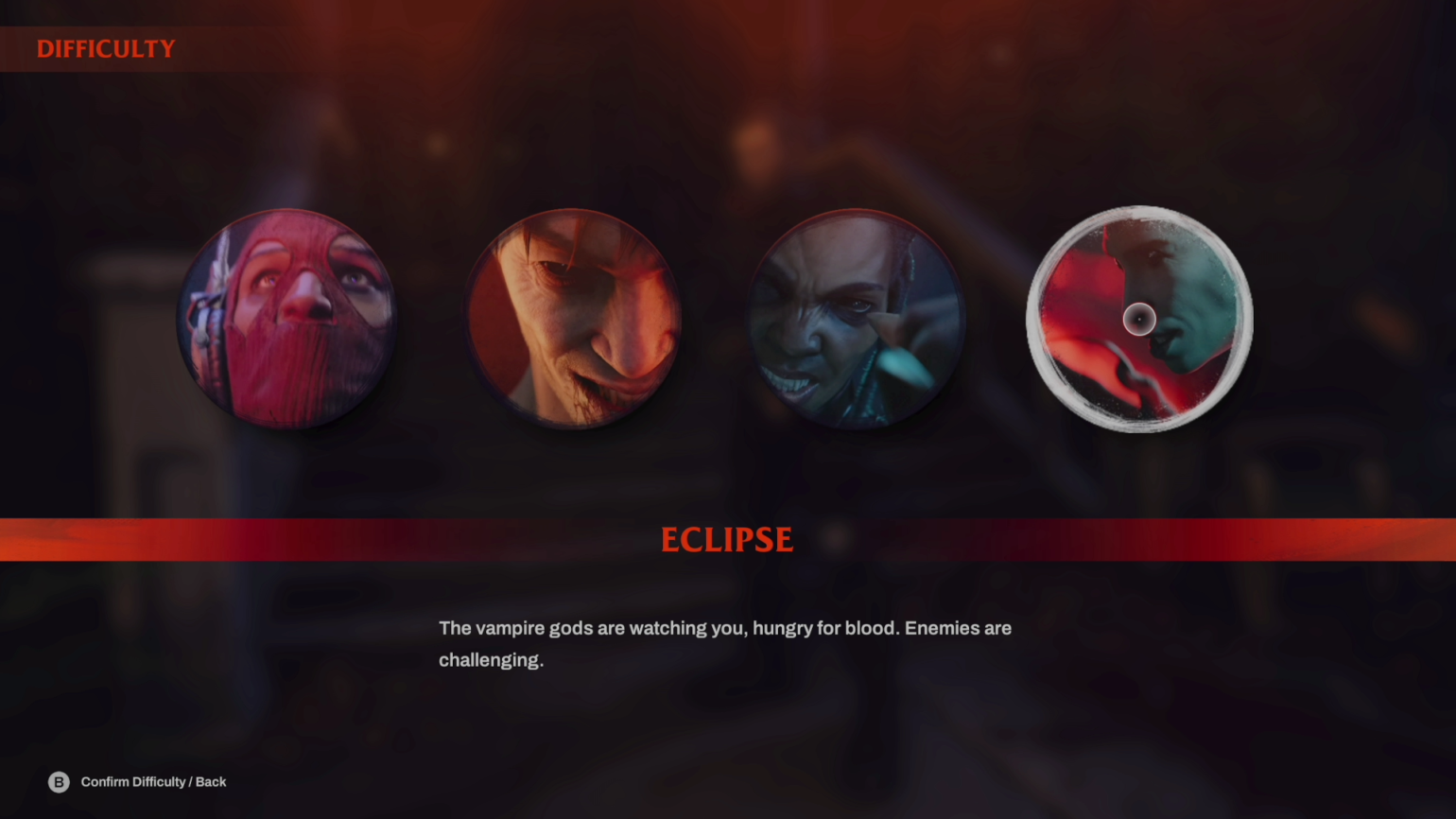Click the DIFFICULTY heading

coord(106,48)
